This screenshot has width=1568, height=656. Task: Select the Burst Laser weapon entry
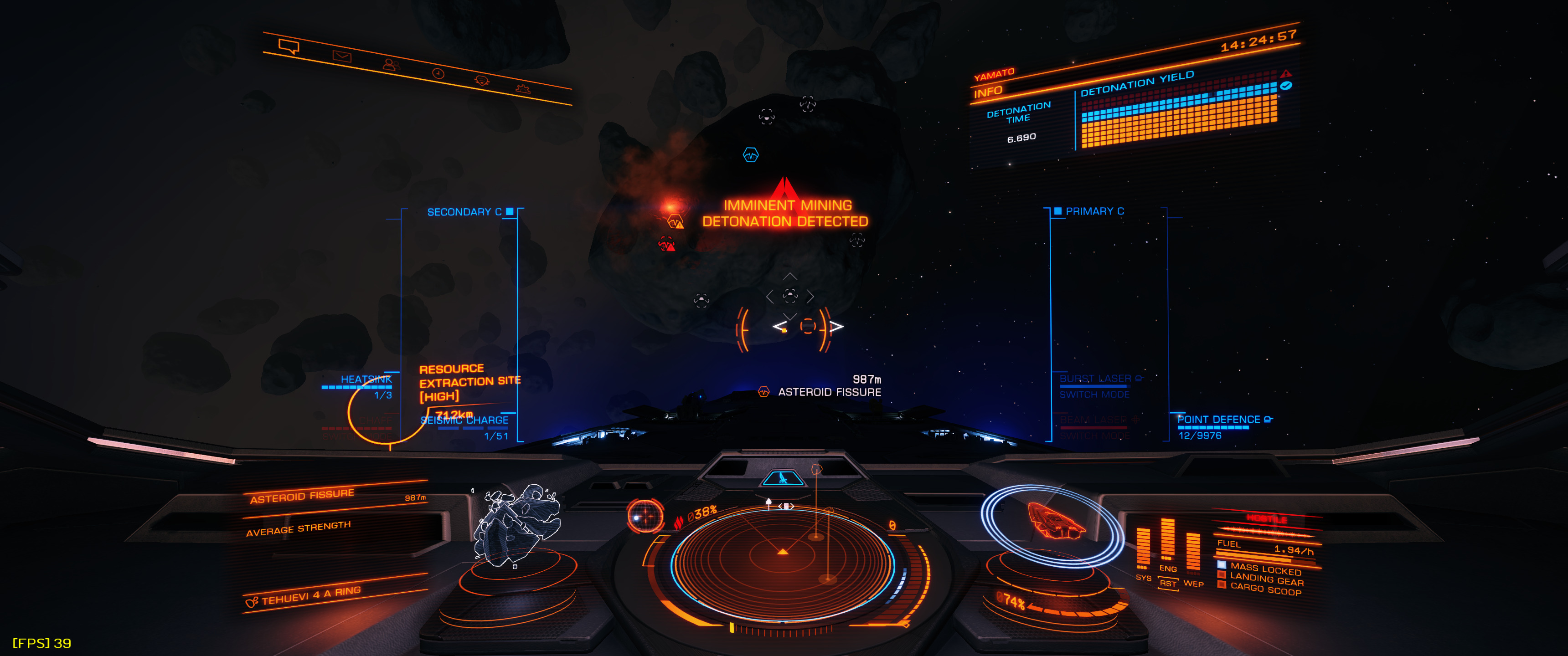pyautogui.click(x=1095, y=379)
